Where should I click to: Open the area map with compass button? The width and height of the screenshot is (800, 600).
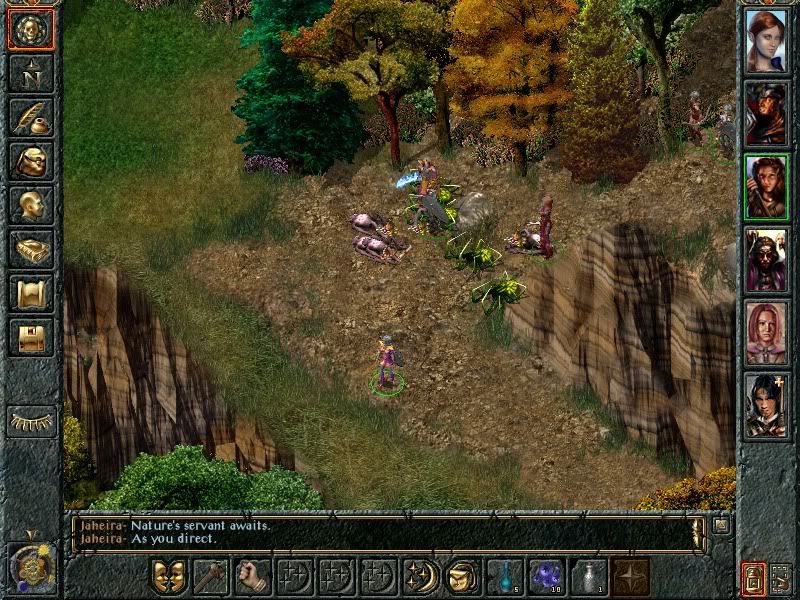click(x=30, y=74)
